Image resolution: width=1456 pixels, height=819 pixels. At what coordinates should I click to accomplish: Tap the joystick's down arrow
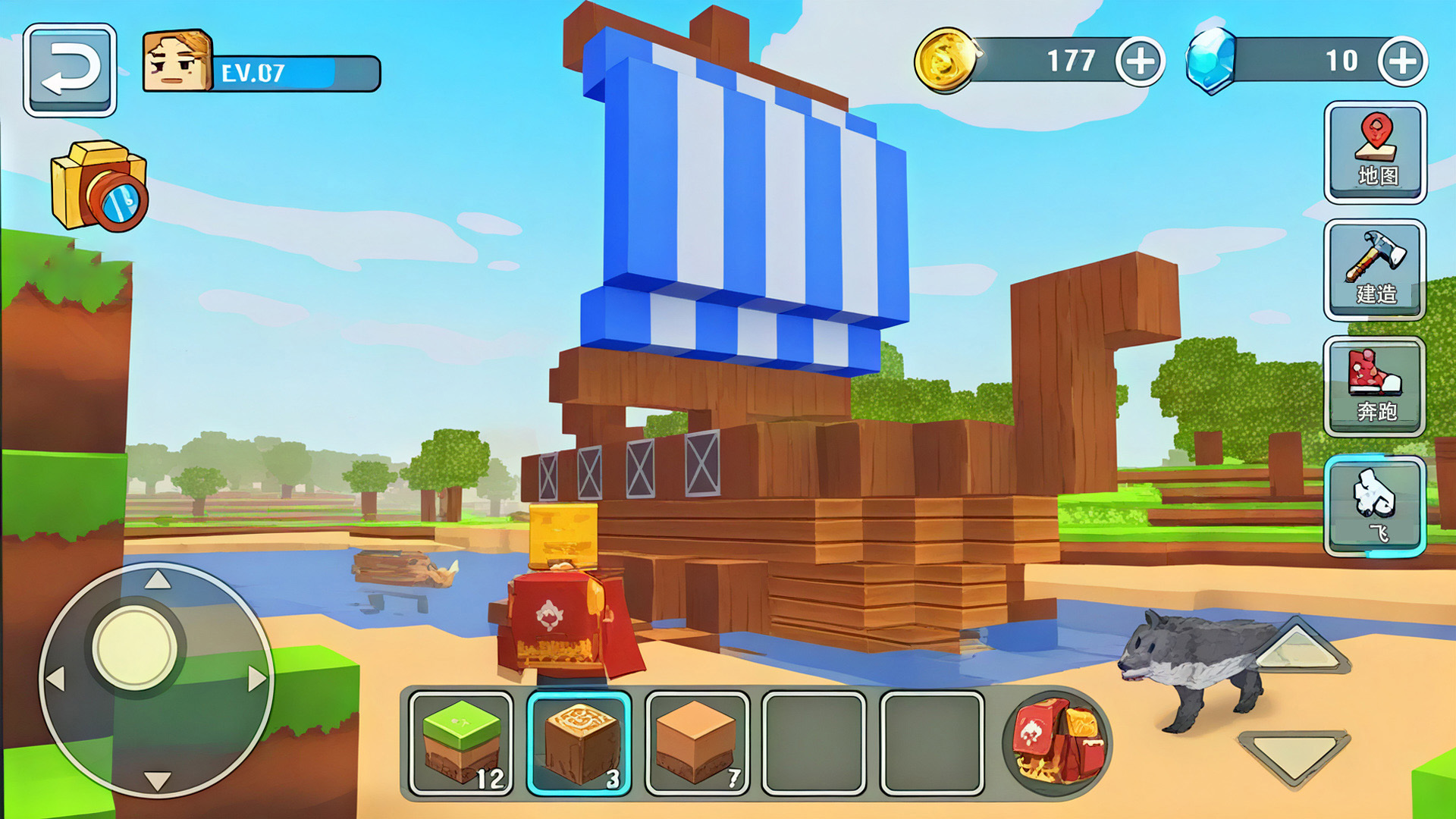(157, 780)
